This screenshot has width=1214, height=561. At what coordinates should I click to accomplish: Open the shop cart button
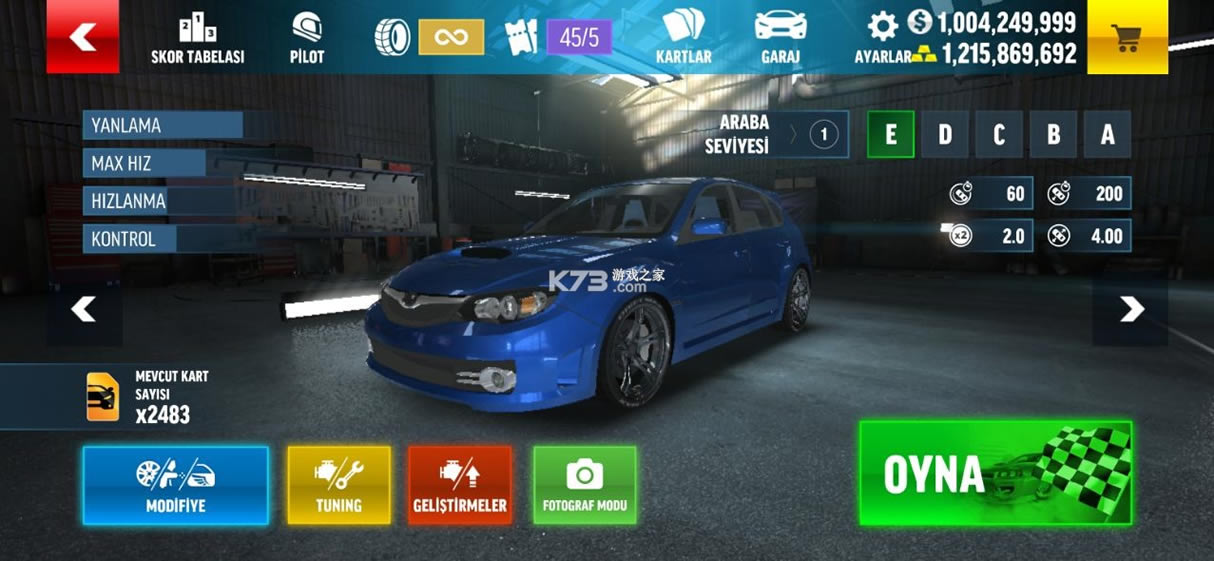coord(1127,38)
